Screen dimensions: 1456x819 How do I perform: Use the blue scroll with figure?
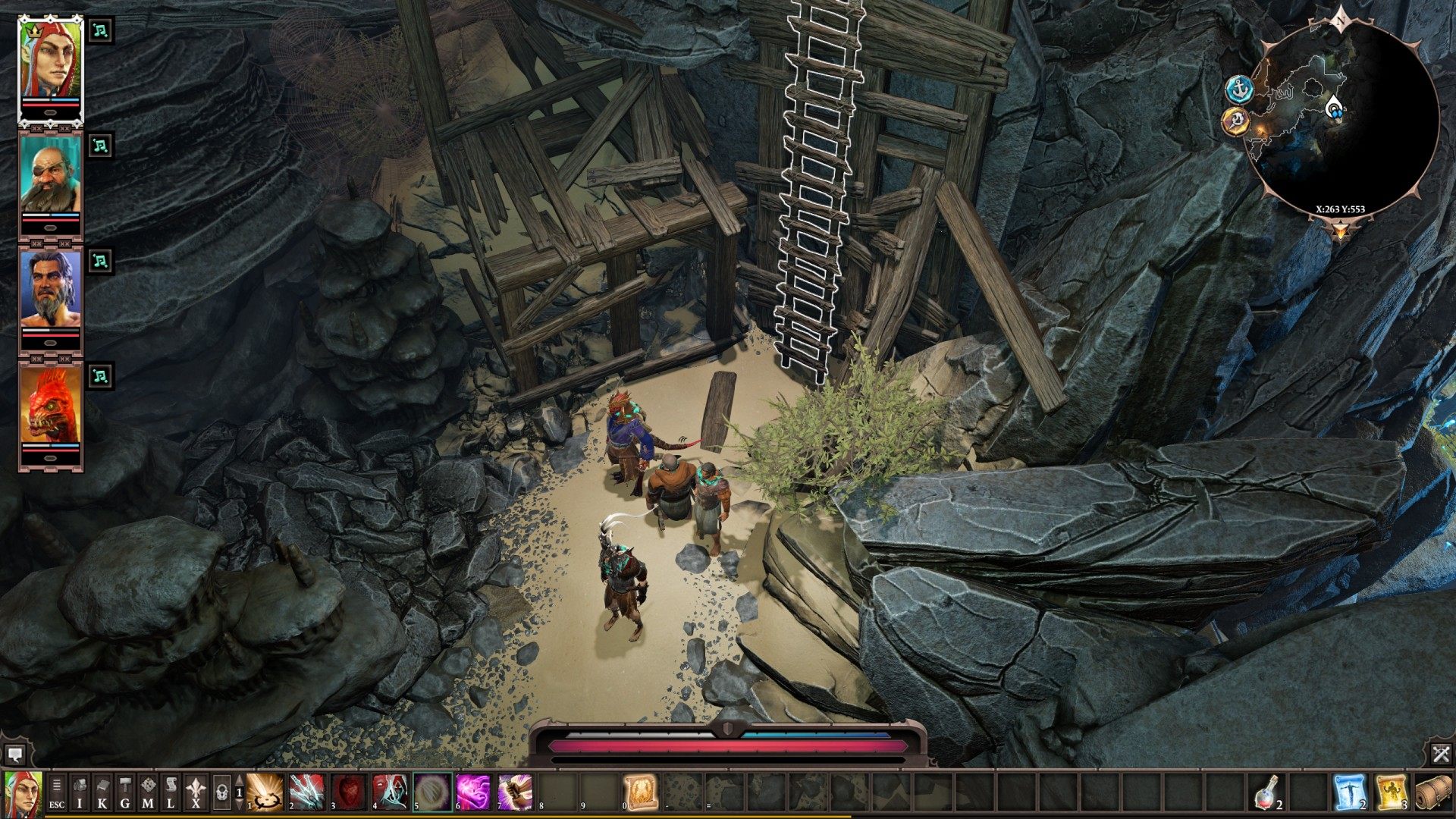[x=1349, y=792]
